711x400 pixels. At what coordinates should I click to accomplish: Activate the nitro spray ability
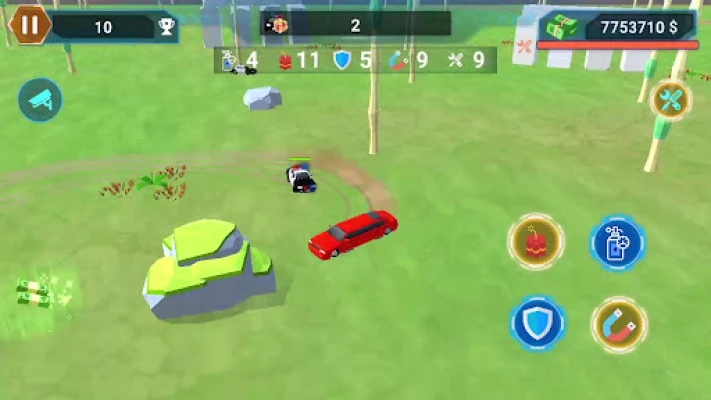[617, 243]
